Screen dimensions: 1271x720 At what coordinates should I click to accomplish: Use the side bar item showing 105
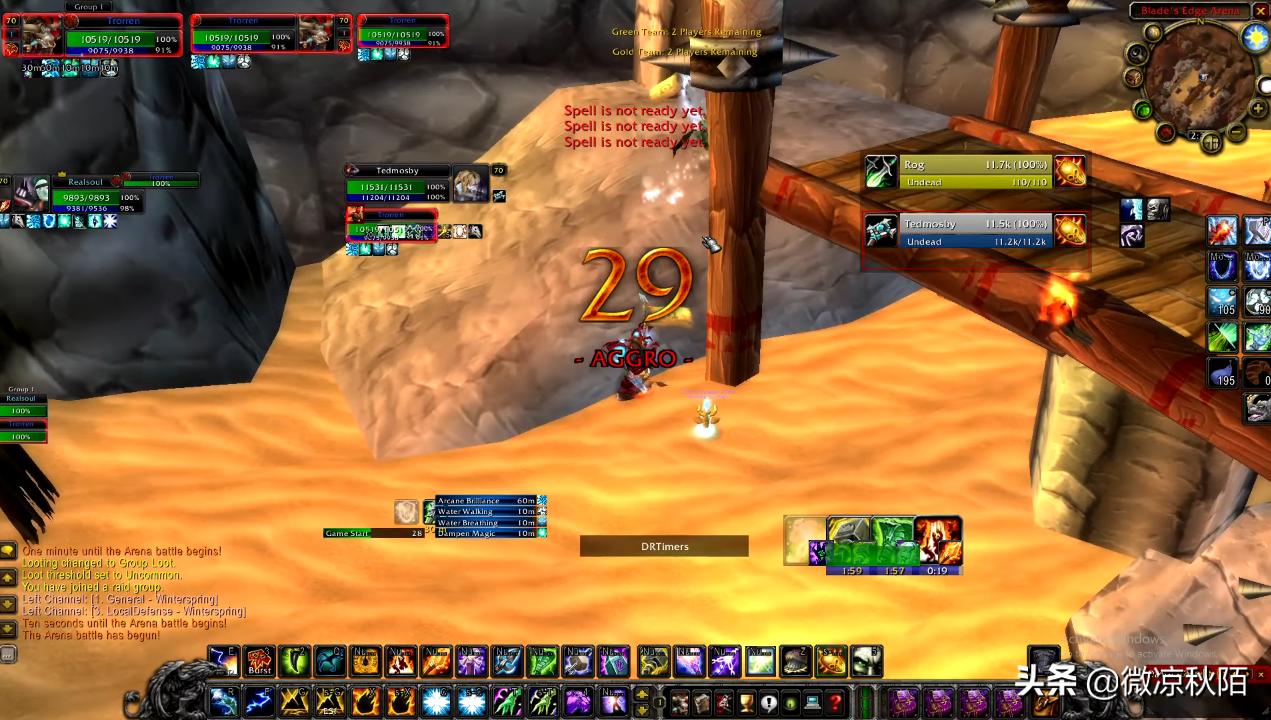[x=1223, y=301]
